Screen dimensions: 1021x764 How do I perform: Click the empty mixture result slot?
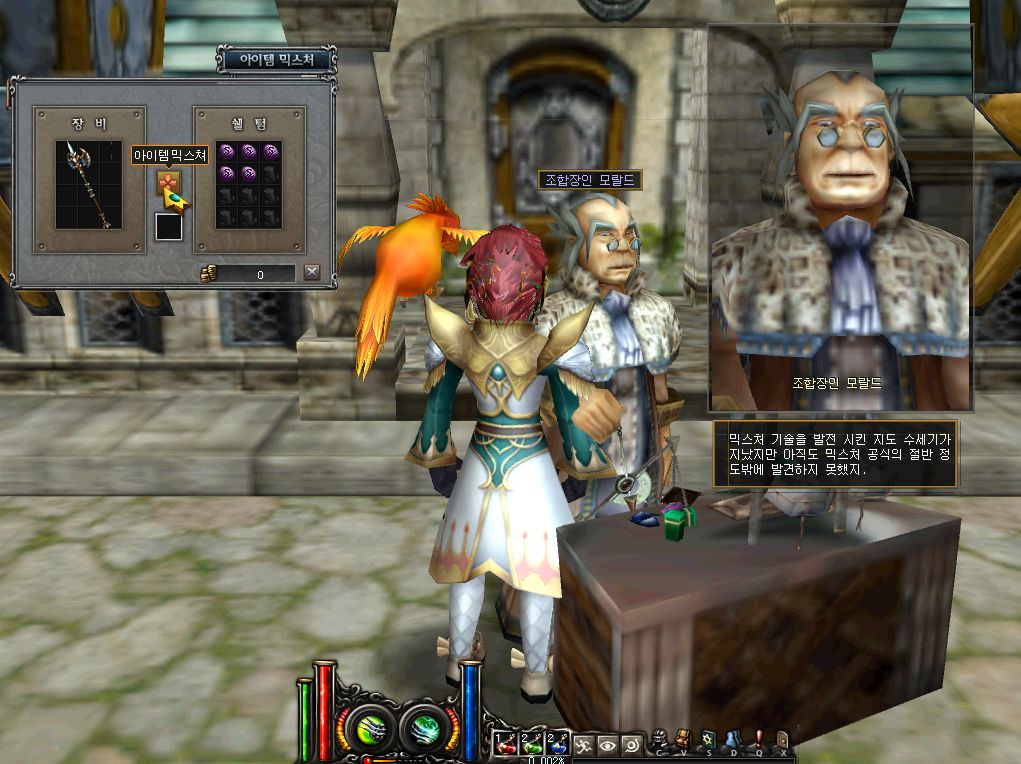(x=169, y=227)
